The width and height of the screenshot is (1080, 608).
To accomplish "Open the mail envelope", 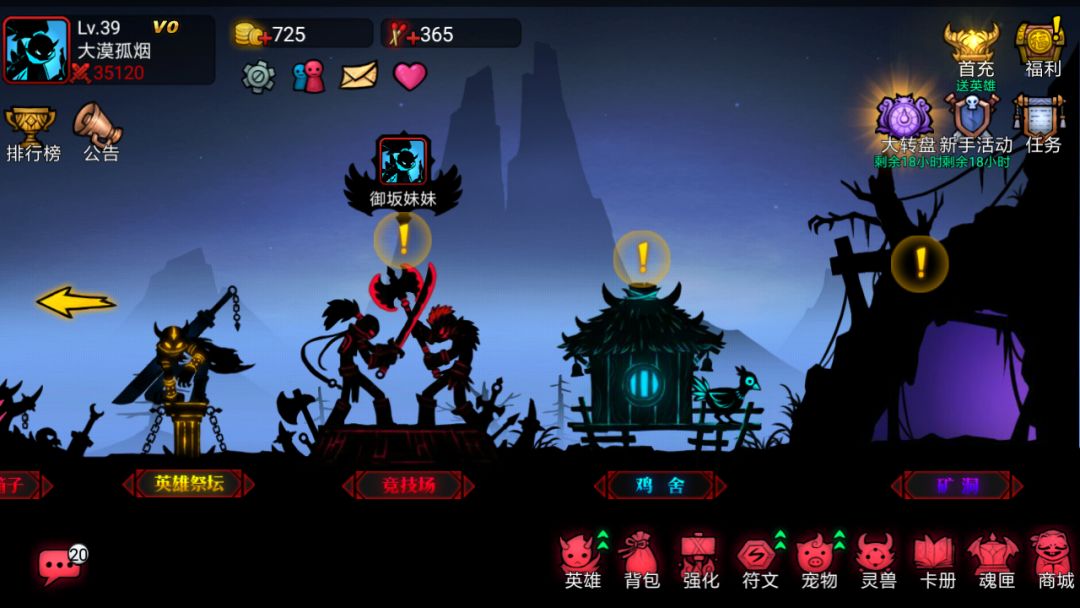I will pyautogui.click(x=359, y=76).
